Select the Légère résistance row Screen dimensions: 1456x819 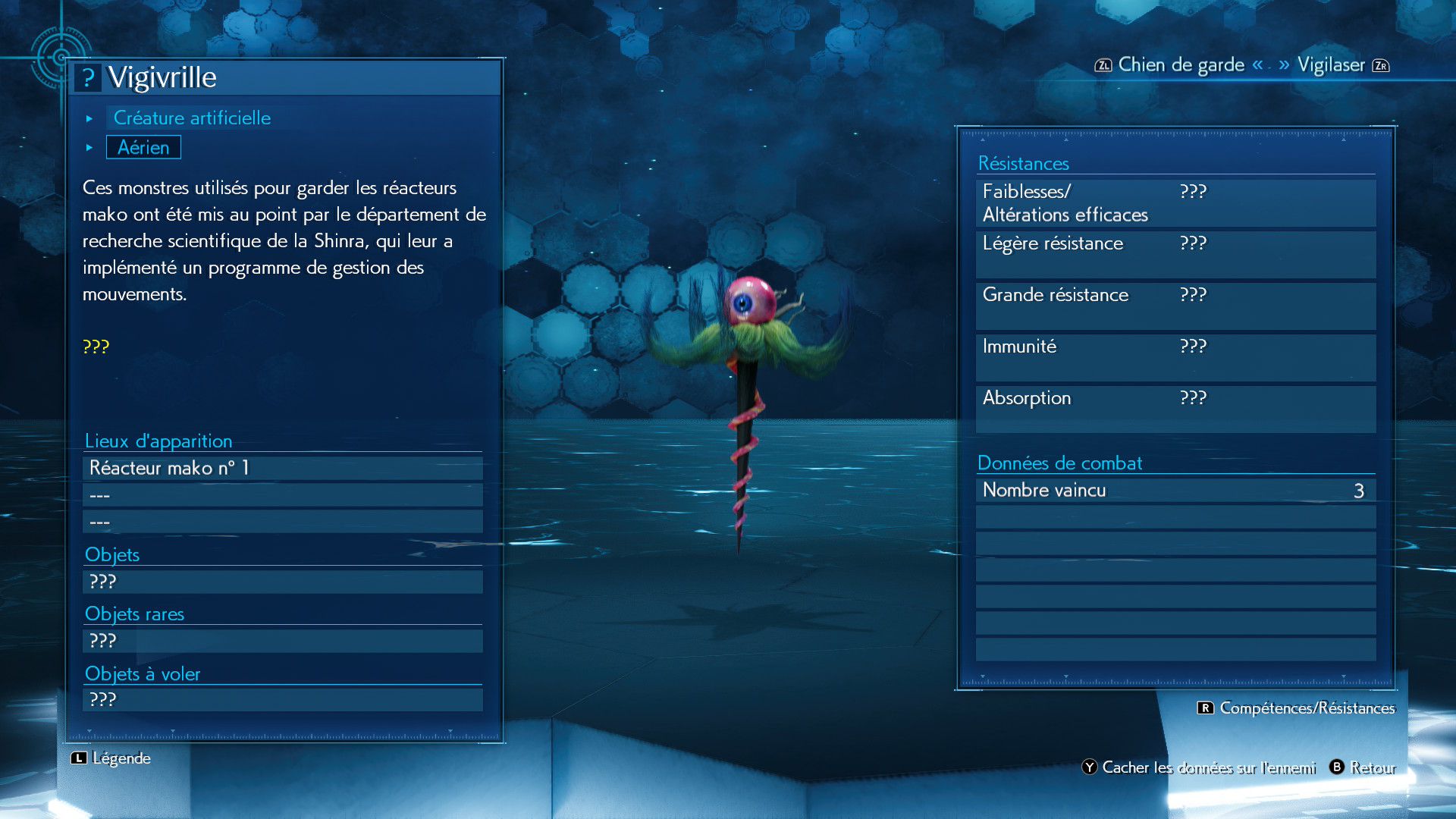(1175, 254)
